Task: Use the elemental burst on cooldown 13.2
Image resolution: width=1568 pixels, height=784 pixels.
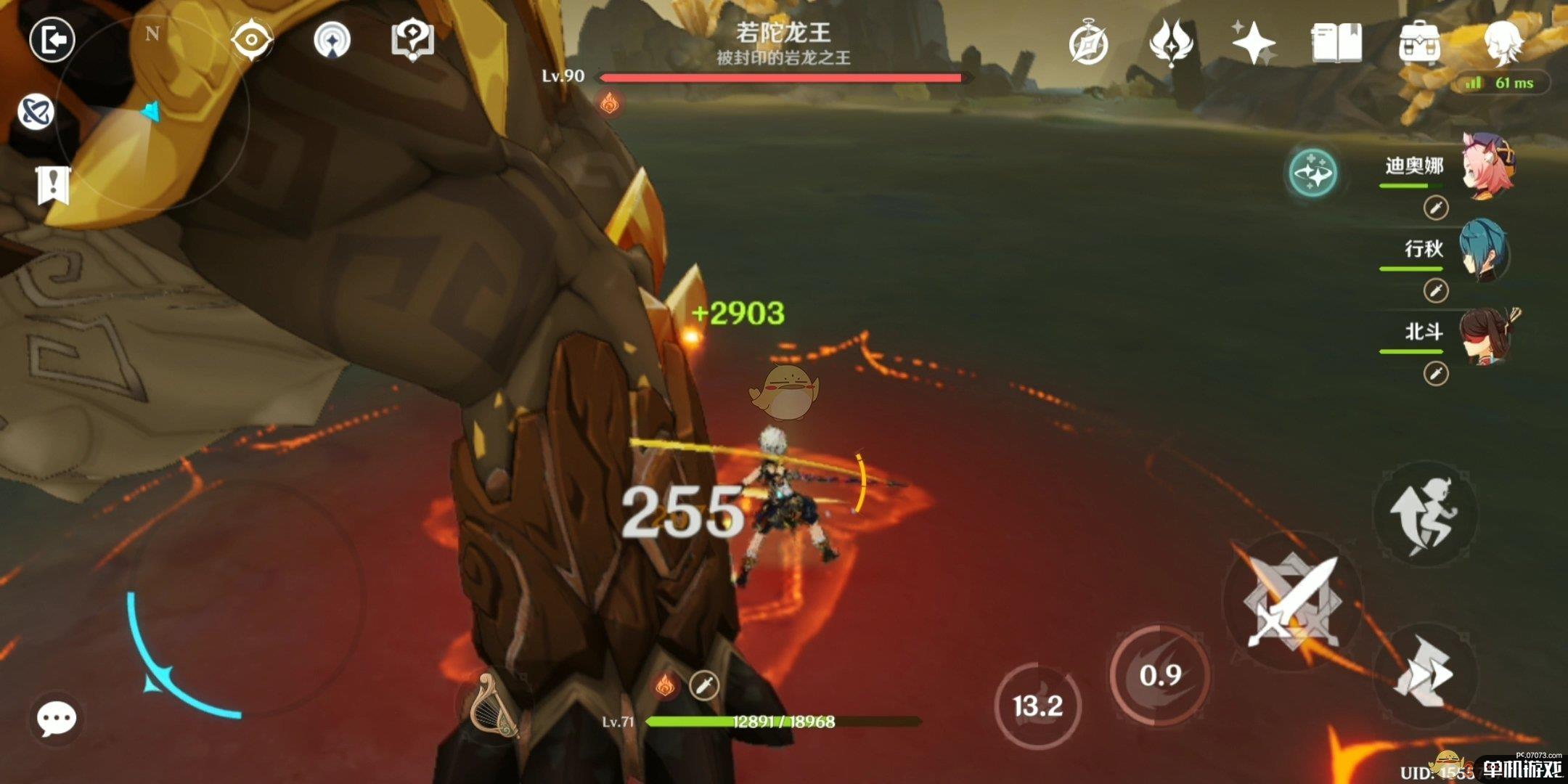Action: click(1037, 706)
